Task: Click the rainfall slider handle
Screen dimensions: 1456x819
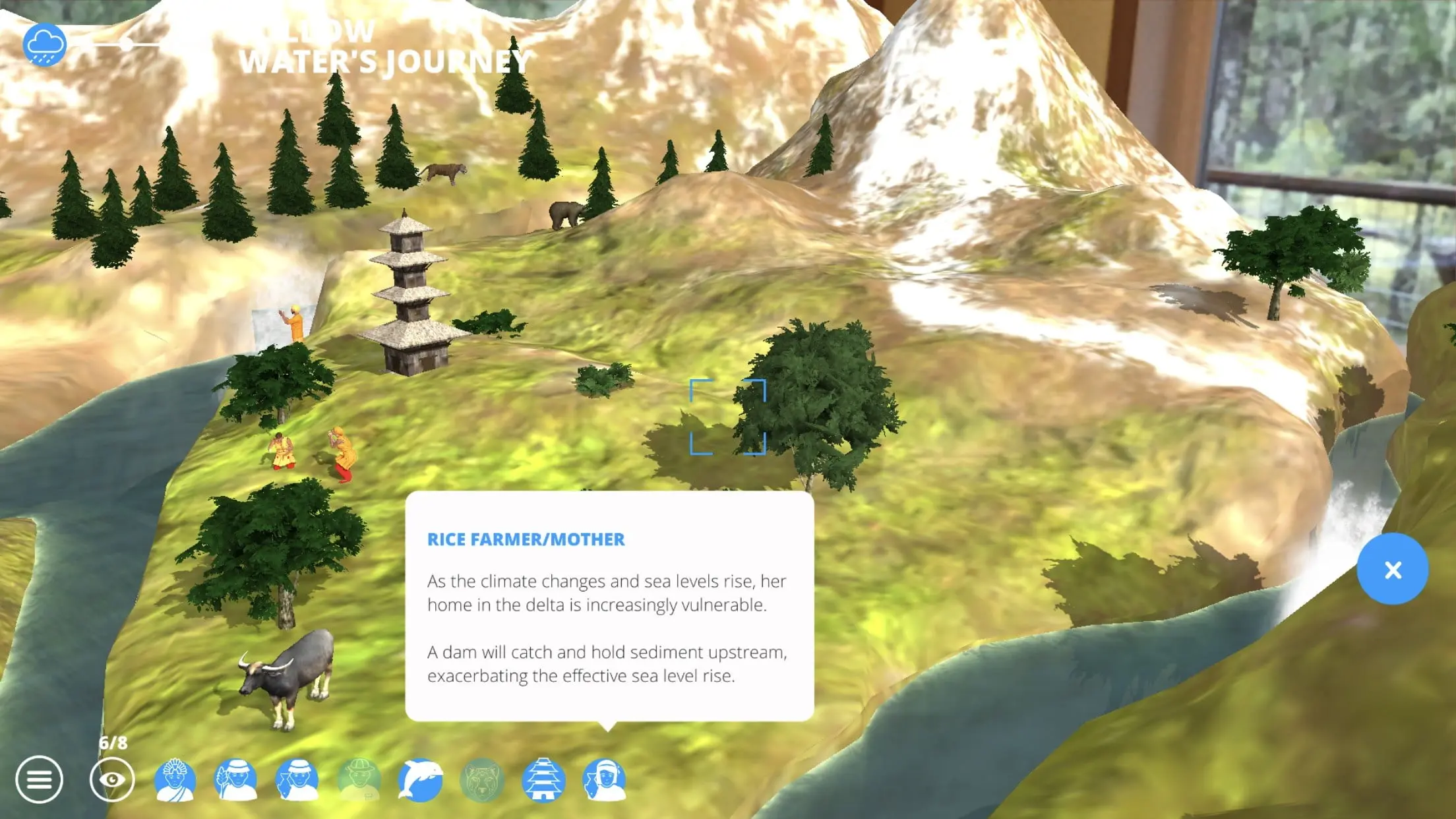Action: tap(125, 44)
